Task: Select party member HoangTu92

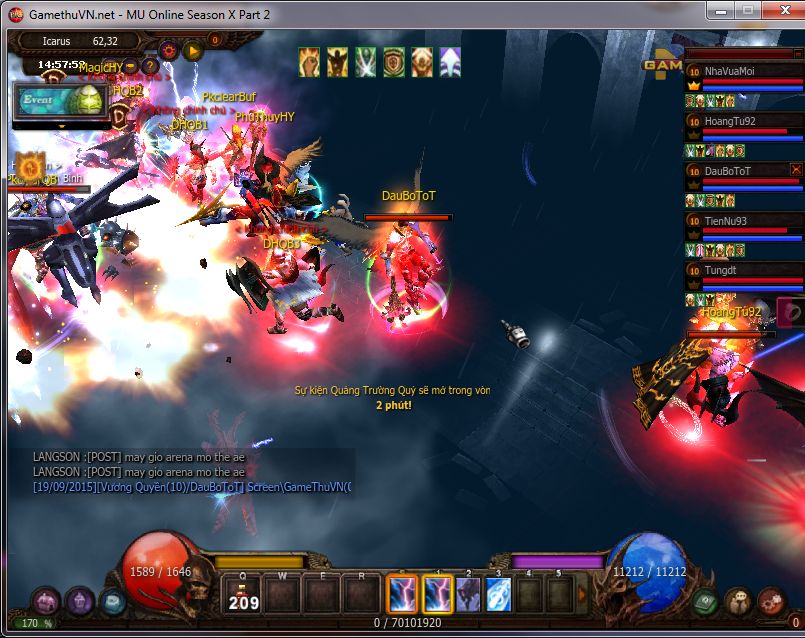Action: pos(741,122)
